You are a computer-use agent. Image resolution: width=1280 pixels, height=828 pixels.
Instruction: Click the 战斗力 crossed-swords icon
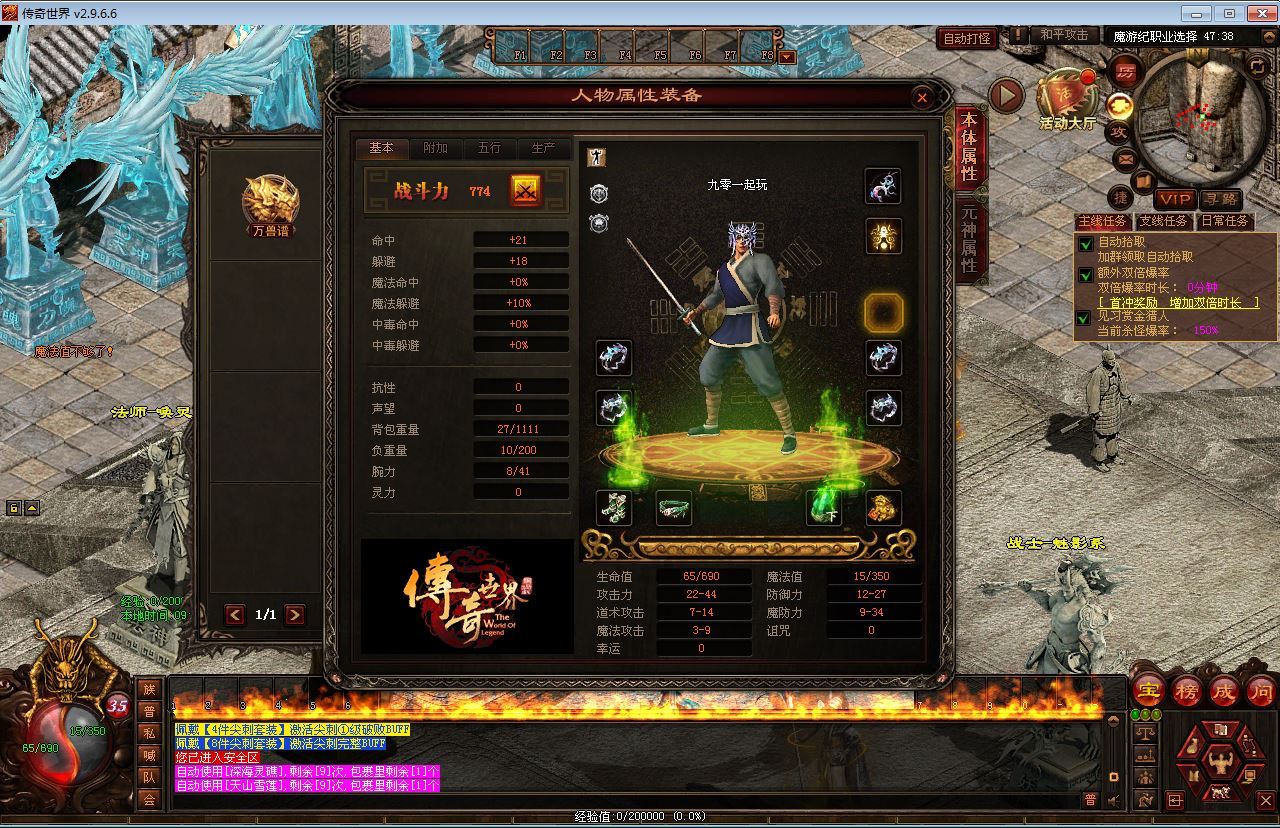(x=527, y=190)
